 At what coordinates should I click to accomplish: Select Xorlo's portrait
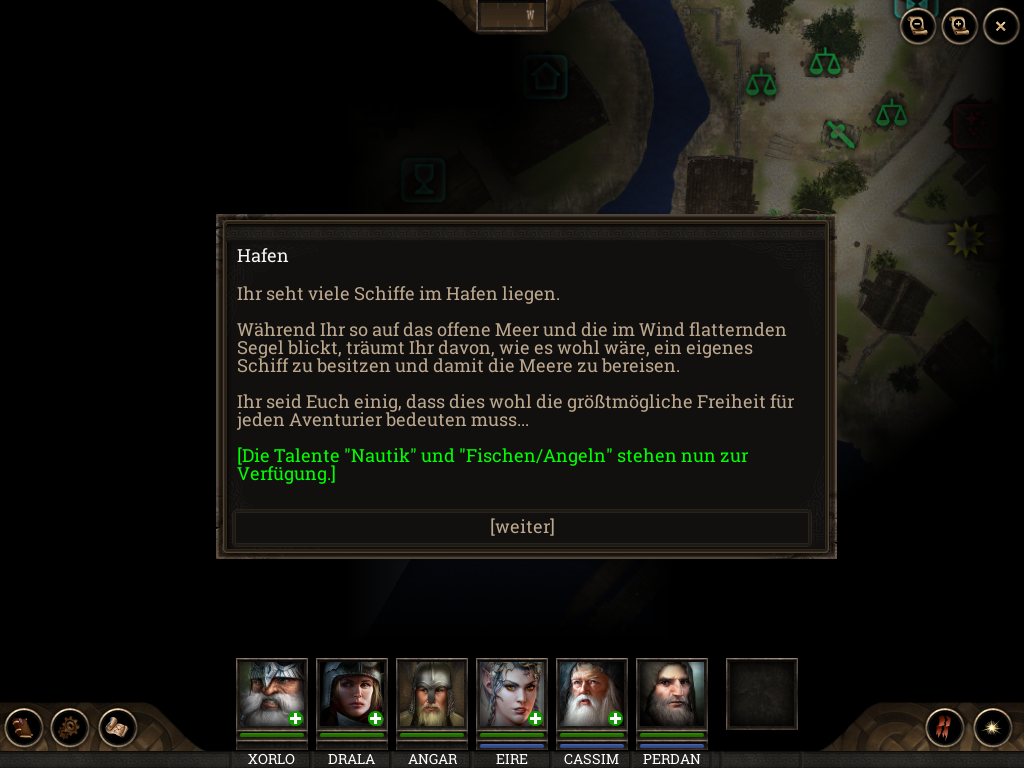271,694
